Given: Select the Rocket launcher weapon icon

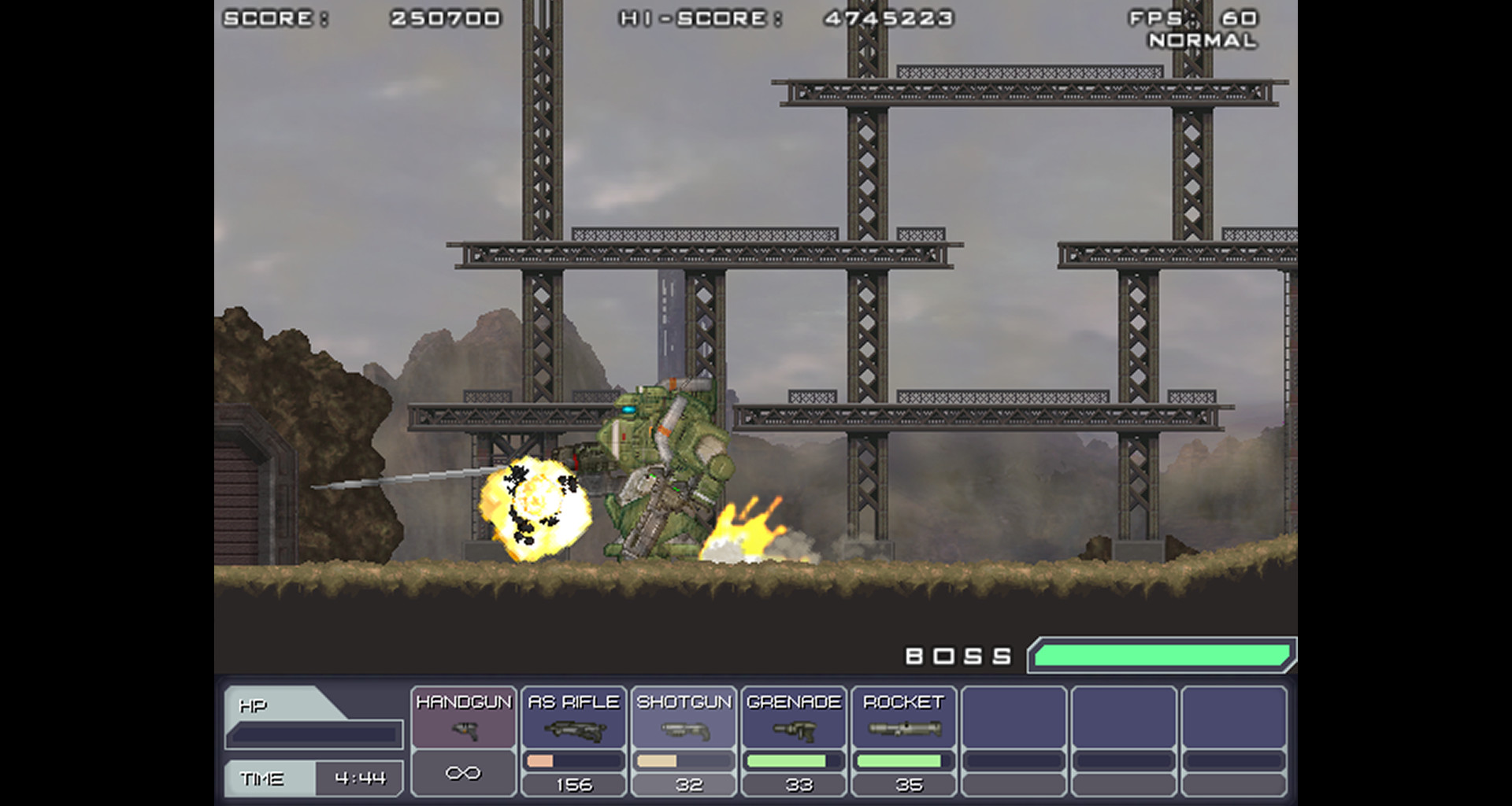Looking at the screenshot, I should [x=904, y=729].
